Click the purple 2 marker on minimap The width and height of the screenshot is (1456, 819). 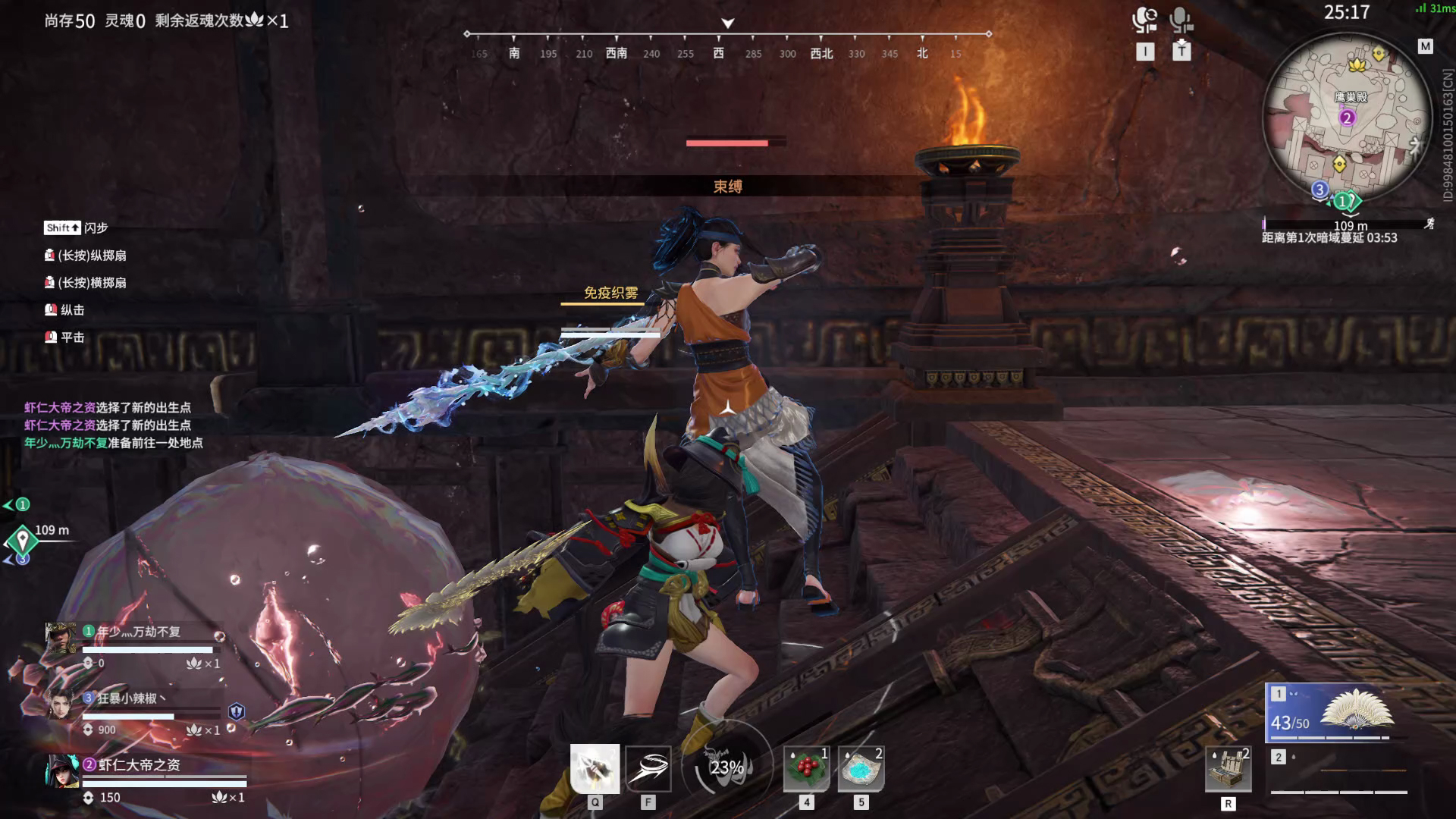pos(1347,118)
